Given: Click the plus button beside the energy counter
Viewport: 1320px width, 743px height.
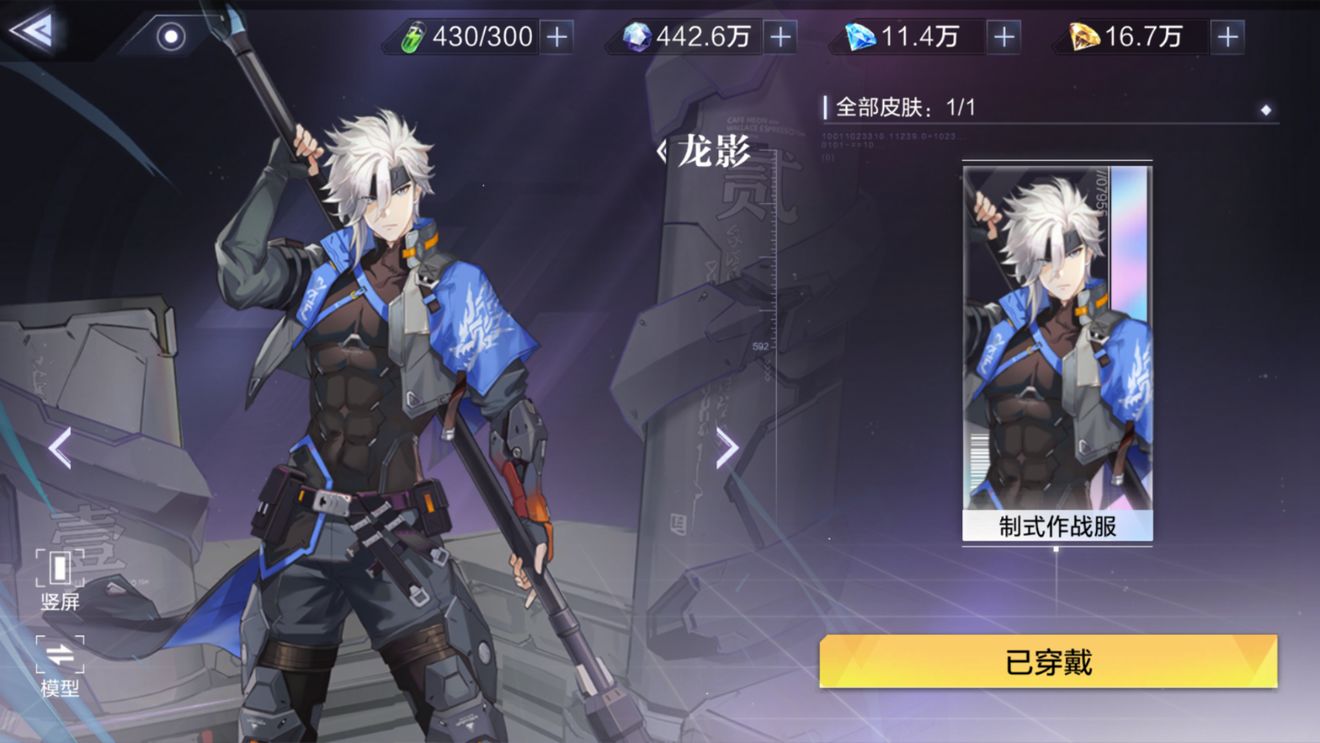Looking at the screenshot, I should click(x=556, y=36).
